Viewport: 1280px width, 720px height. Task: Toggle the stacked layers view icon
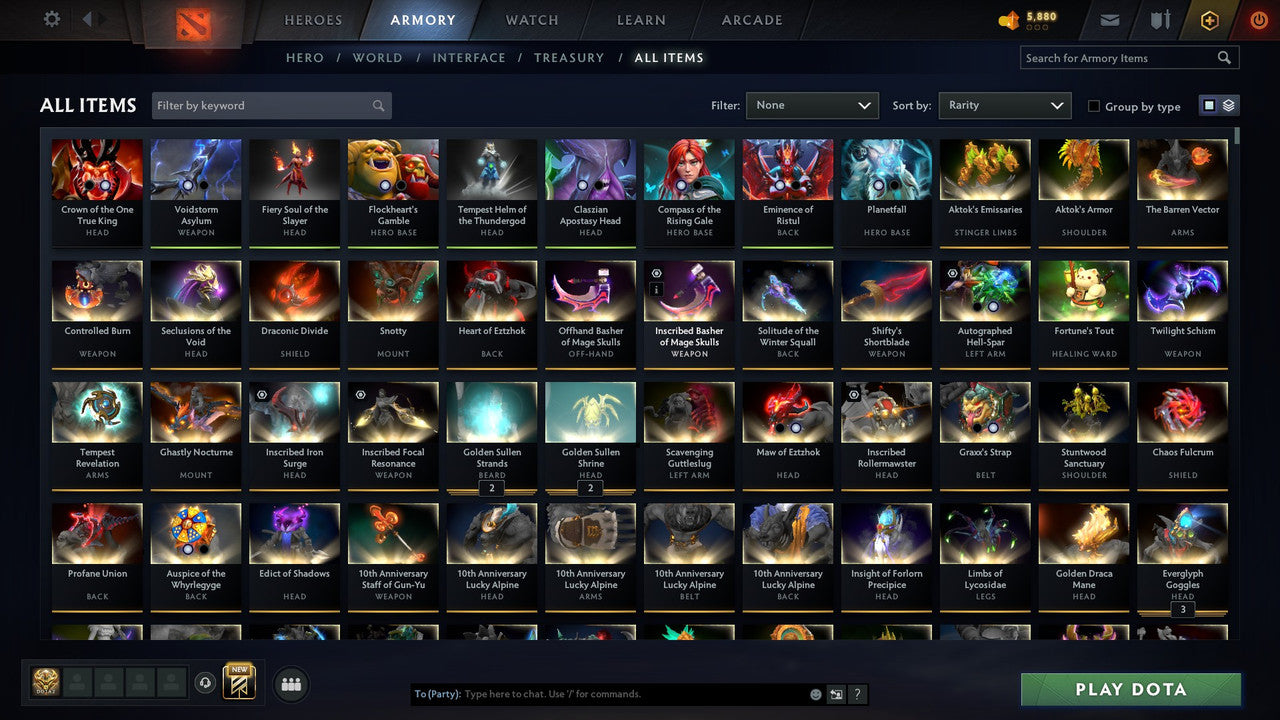pyautogui.click(x=1228, y=105)
